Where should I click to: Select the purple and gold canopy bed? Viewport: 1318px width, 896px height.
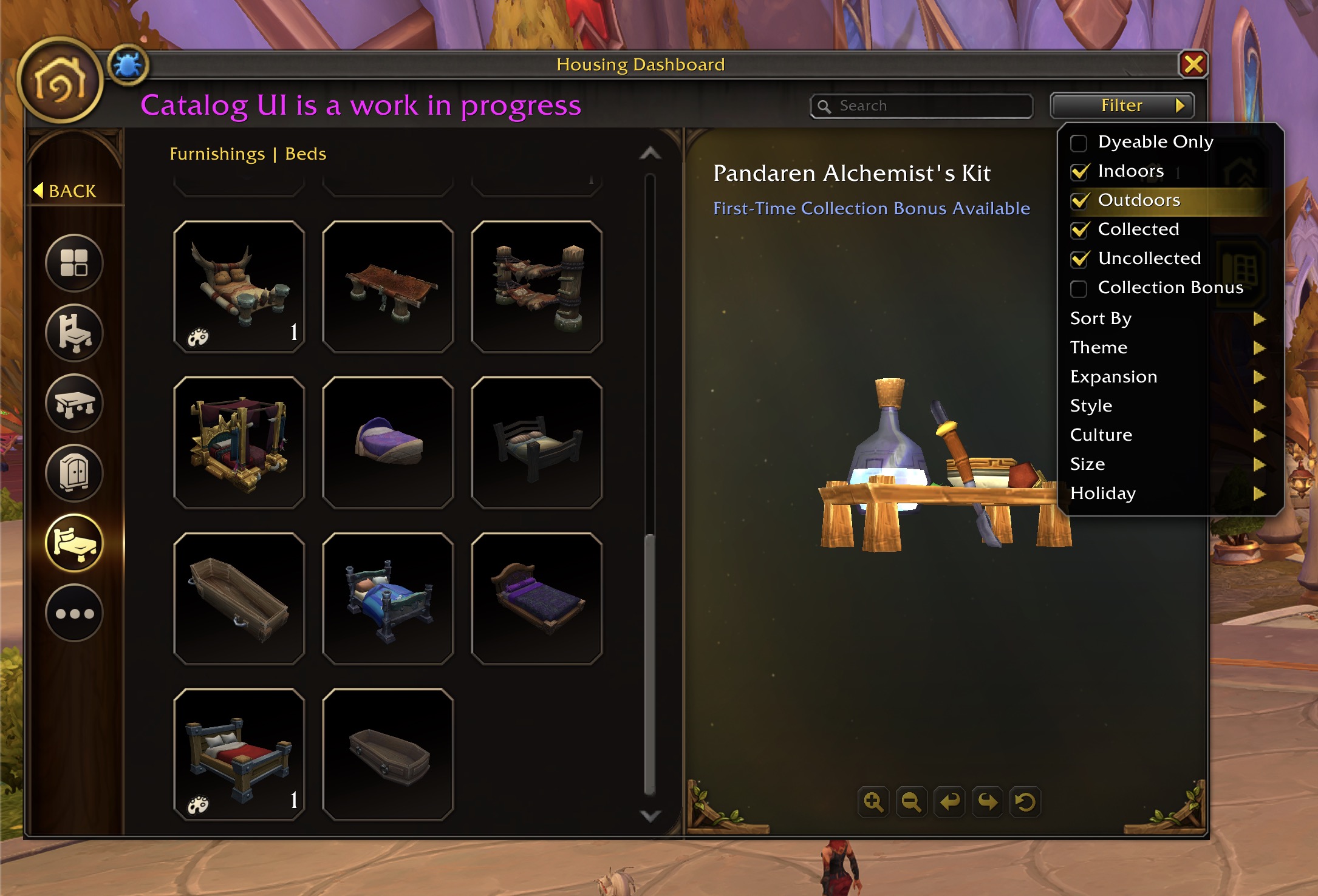coord(239,443)
